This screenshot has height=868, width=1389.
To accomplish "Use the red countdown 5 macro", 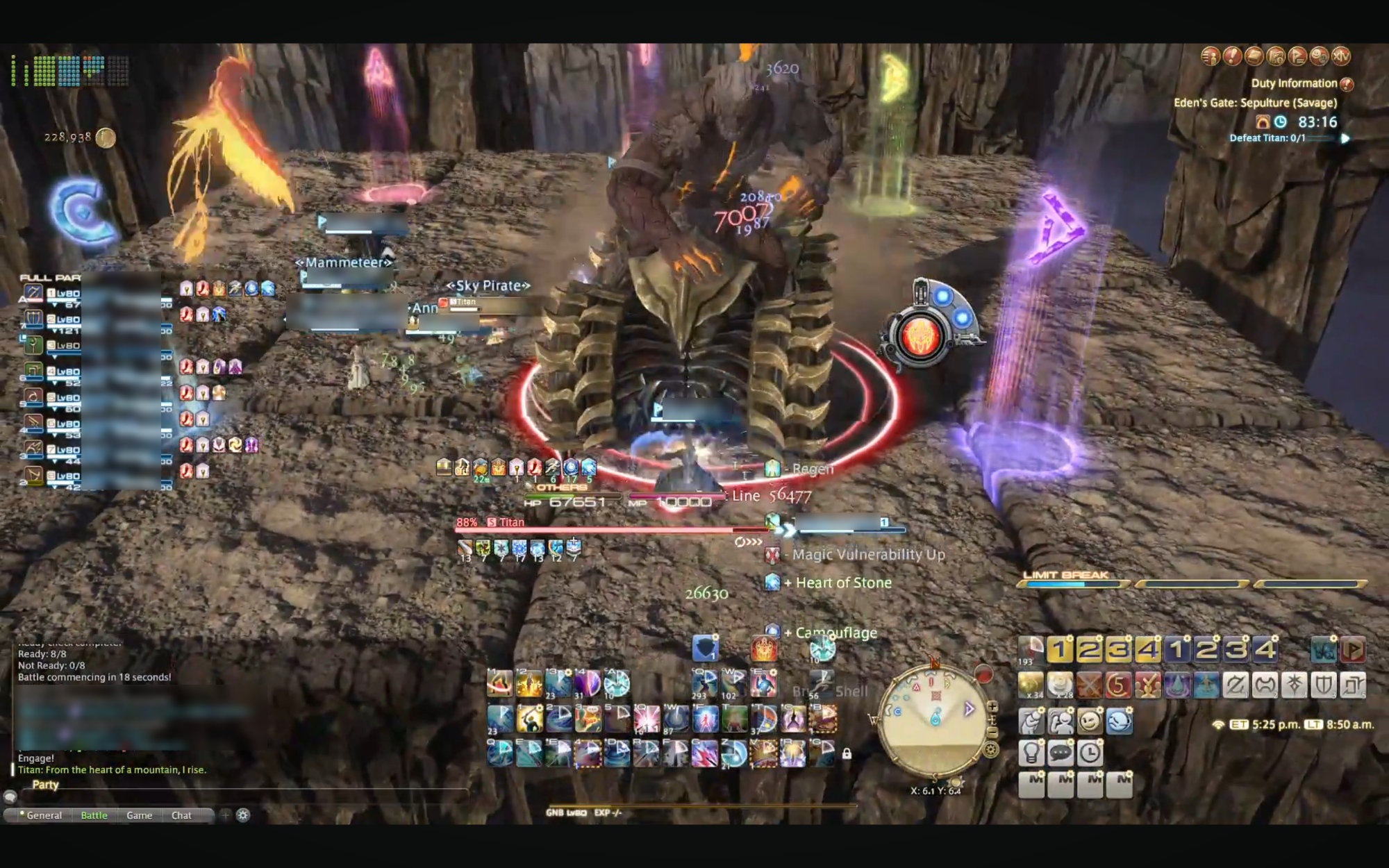I will point(1118,685).
